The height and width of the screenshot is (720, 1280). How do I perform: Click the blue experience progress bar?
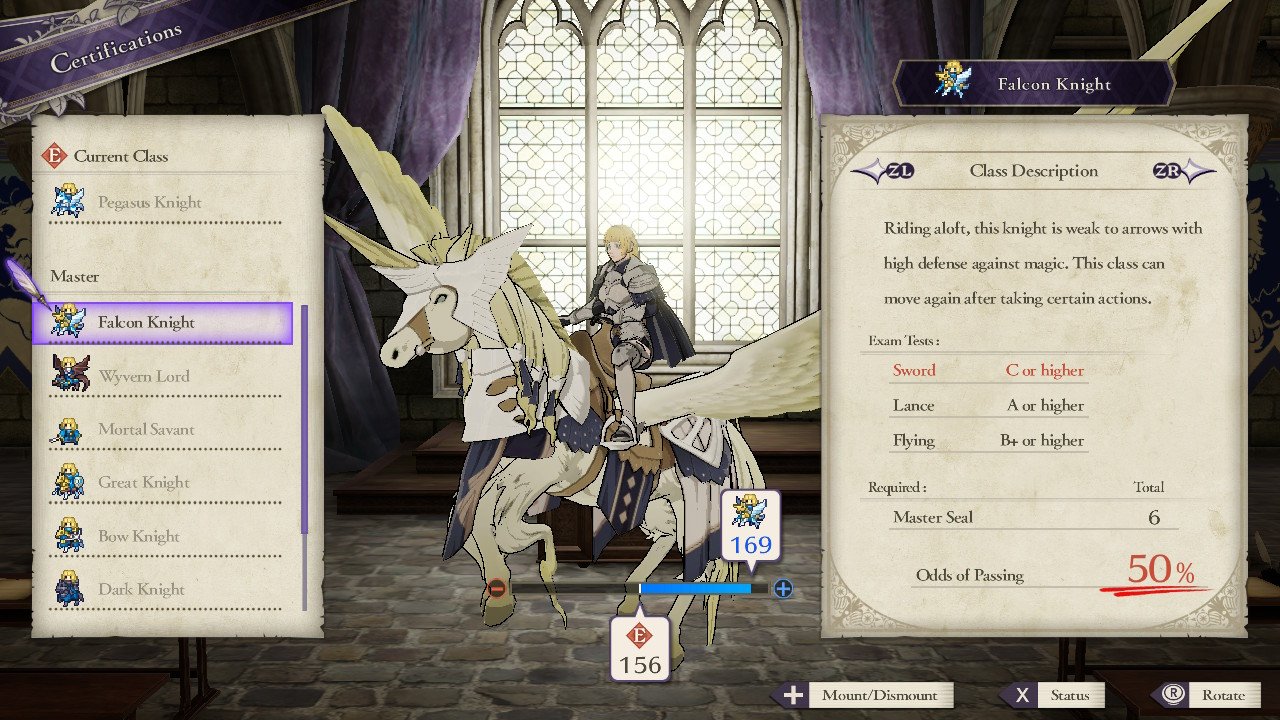tap(698, 588)
